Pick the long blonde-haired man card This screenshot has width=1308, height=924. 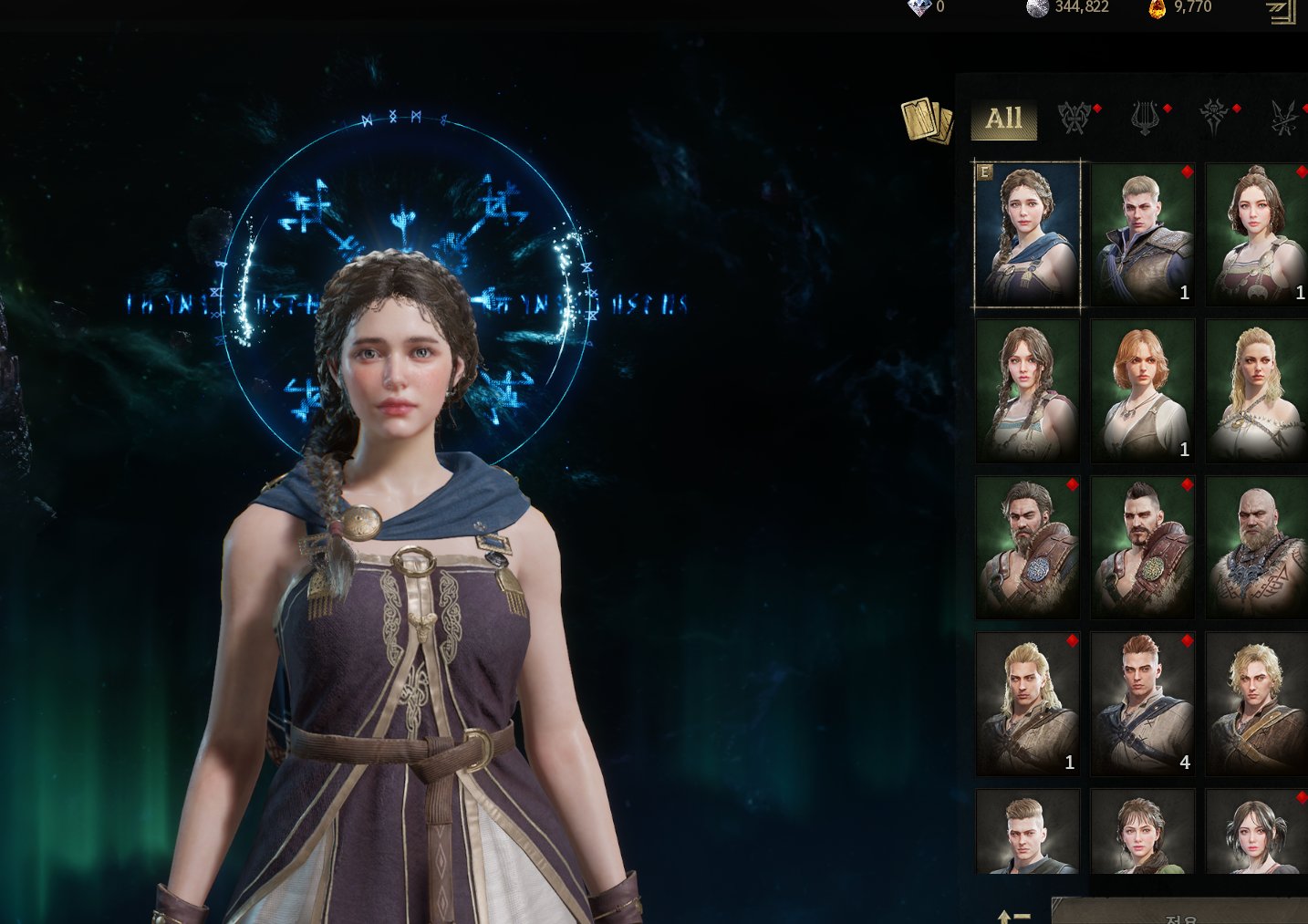[1027, 703]
